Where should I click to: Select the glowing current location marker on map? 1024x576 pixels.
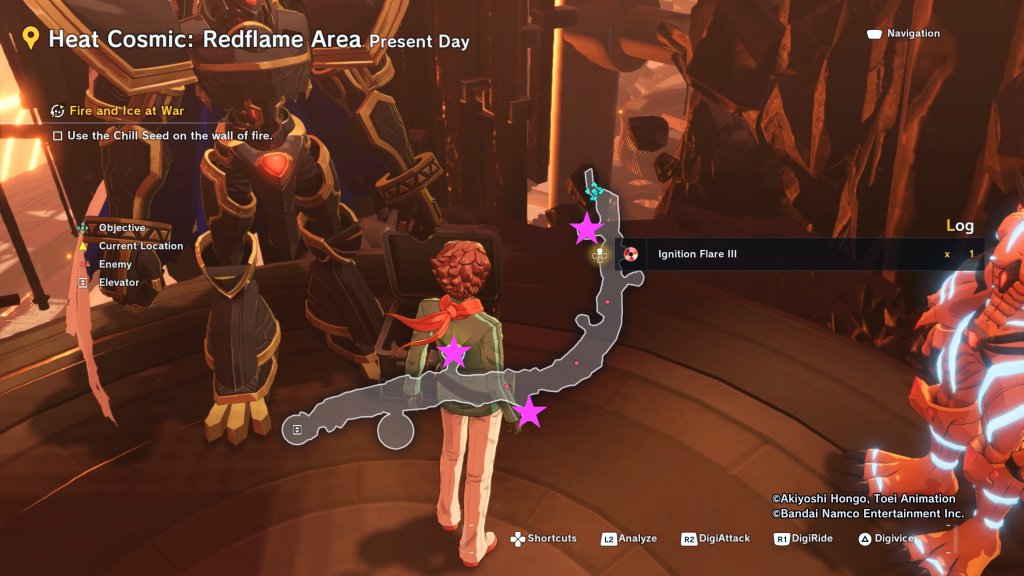600,255
